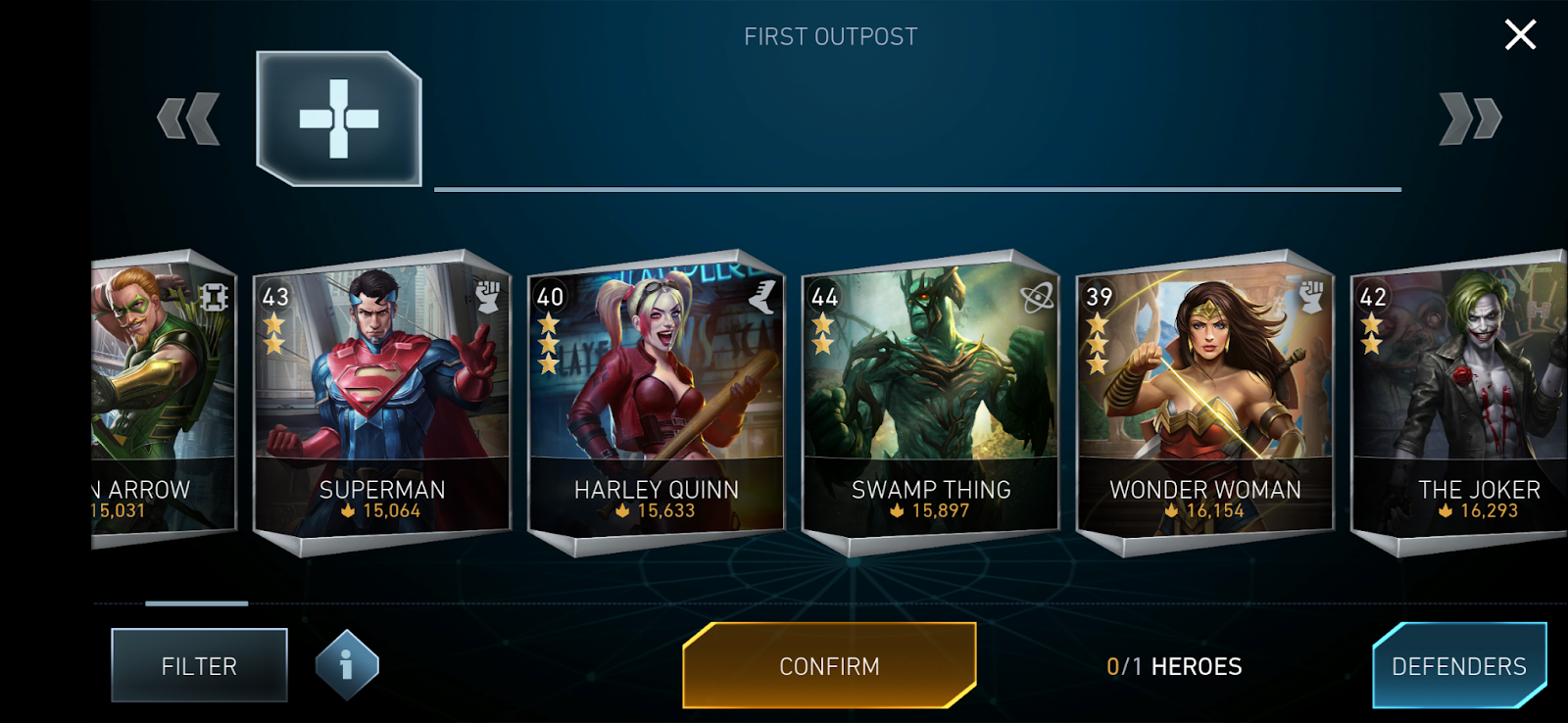1568x723 pixels.
Task: View the Defenders list
Action: click(x=1459, y=666)
